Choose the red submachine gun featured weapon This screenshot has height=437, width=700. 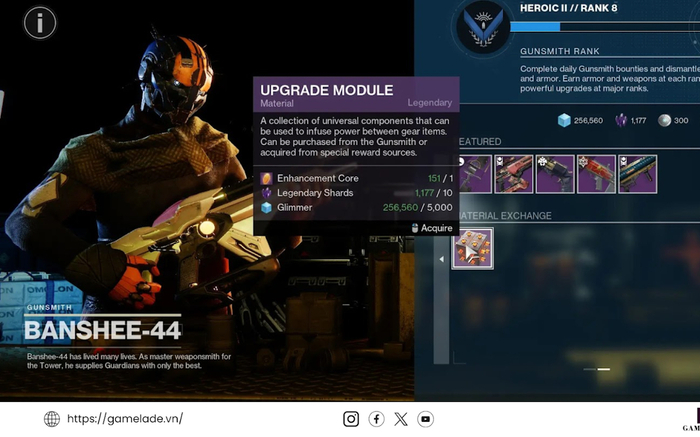[x=596, y=173]
